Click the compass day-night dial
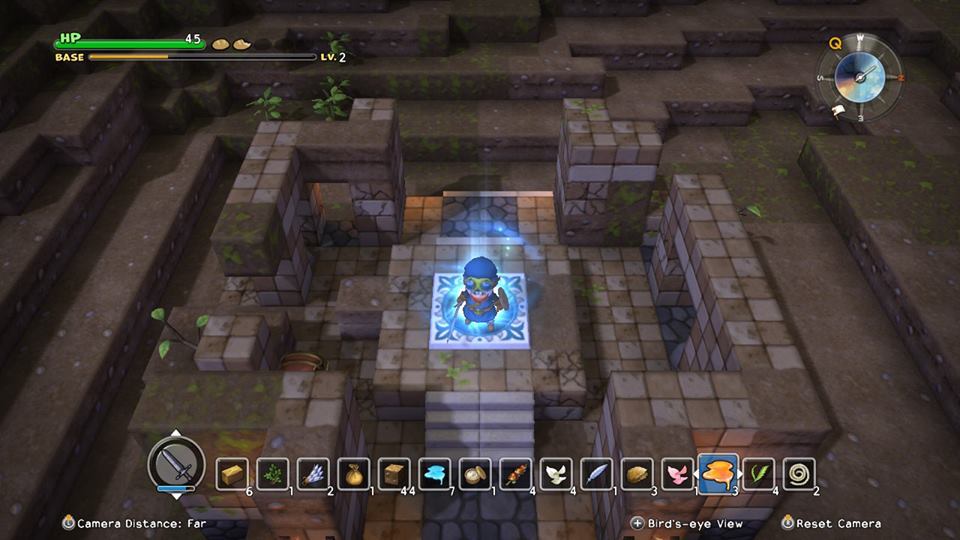The height and width of the screenshot is (540, 960). click(x=858, y=76)
